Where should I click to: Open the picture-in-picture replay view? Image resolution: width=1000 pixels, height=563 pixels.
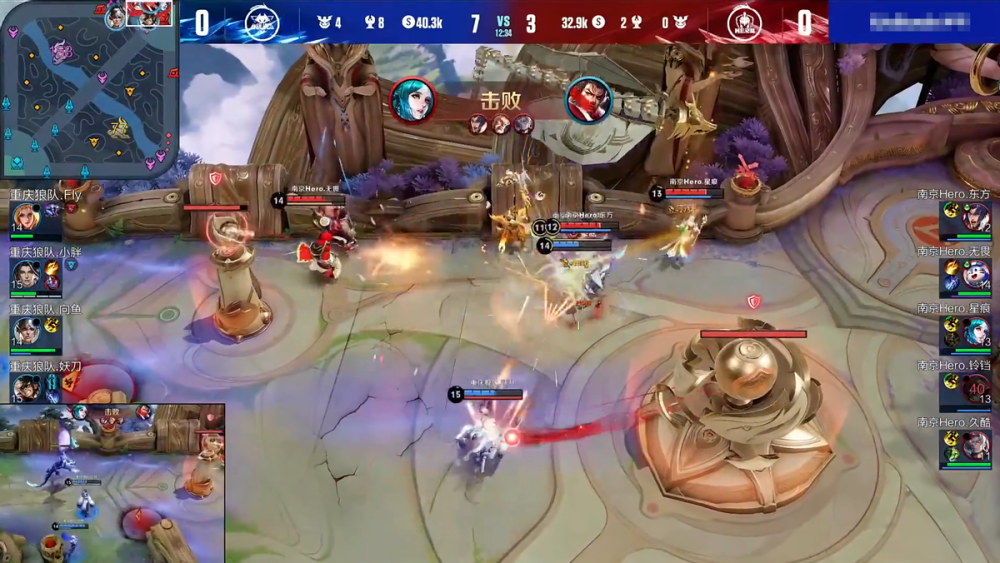coord(112,483)
